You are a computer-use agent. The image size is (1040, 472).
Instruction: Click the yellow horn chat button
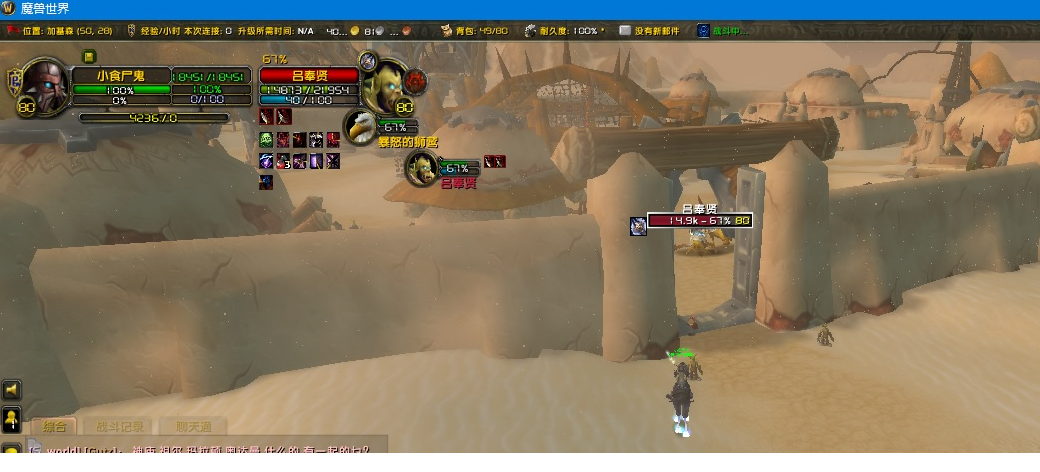pyautogui.click(x=12, y=390)
